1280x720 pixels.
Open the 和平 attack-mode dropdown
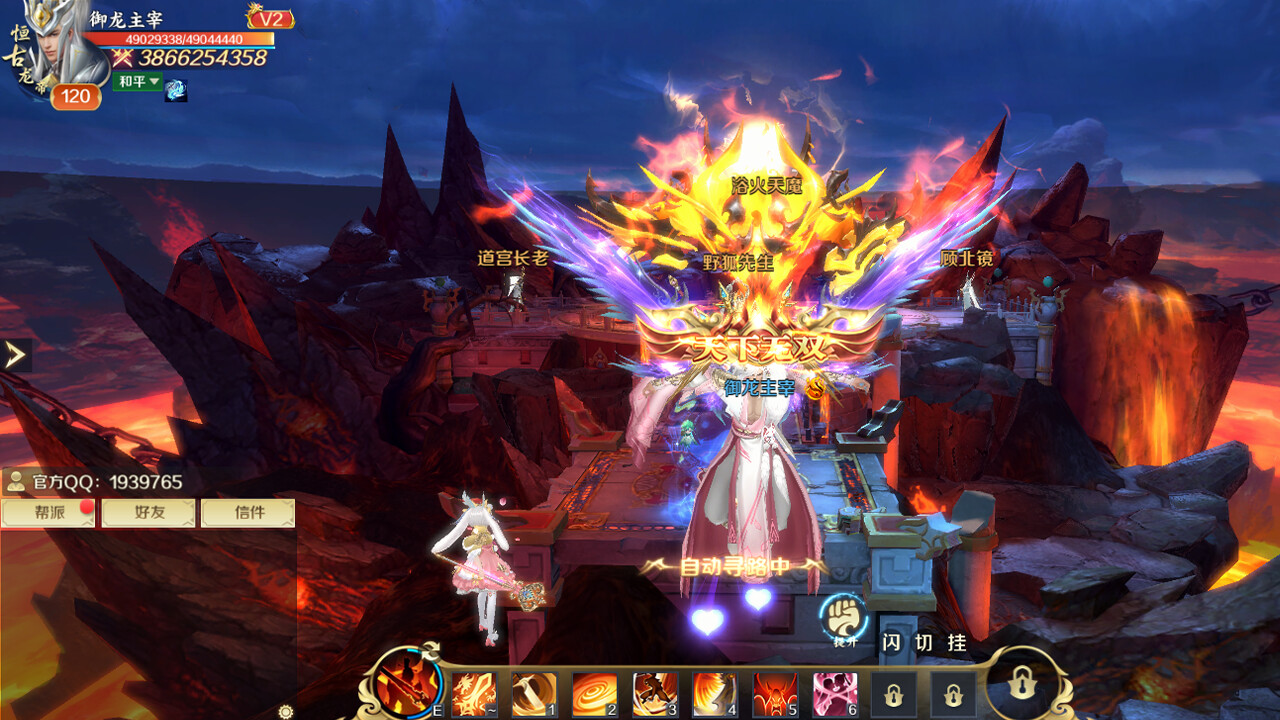pyautogui.click(x=136, y=84)
